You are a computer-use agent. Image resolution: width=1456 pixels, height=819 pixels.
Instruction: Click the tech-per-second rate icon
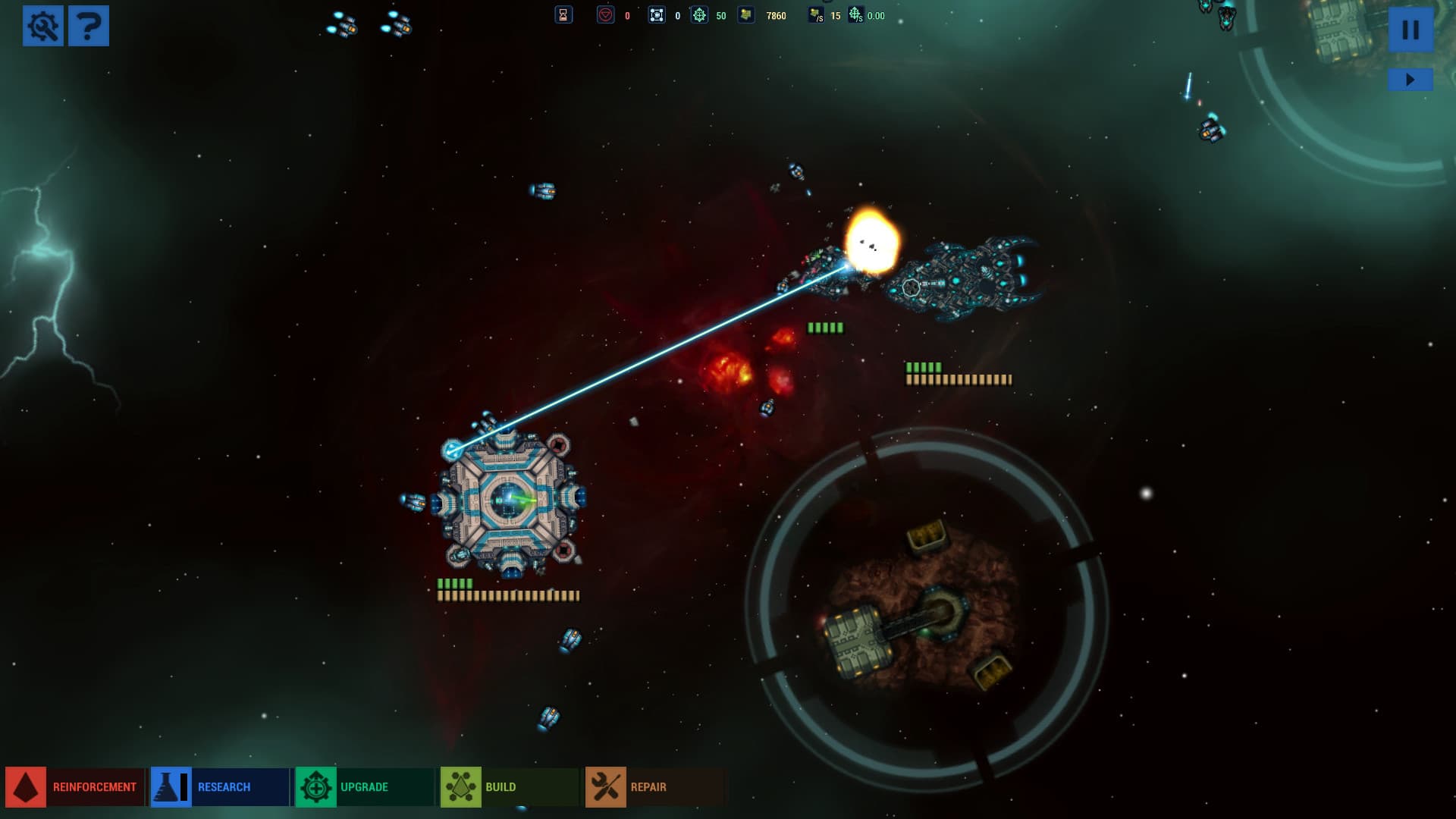click(x=855, y=13)
